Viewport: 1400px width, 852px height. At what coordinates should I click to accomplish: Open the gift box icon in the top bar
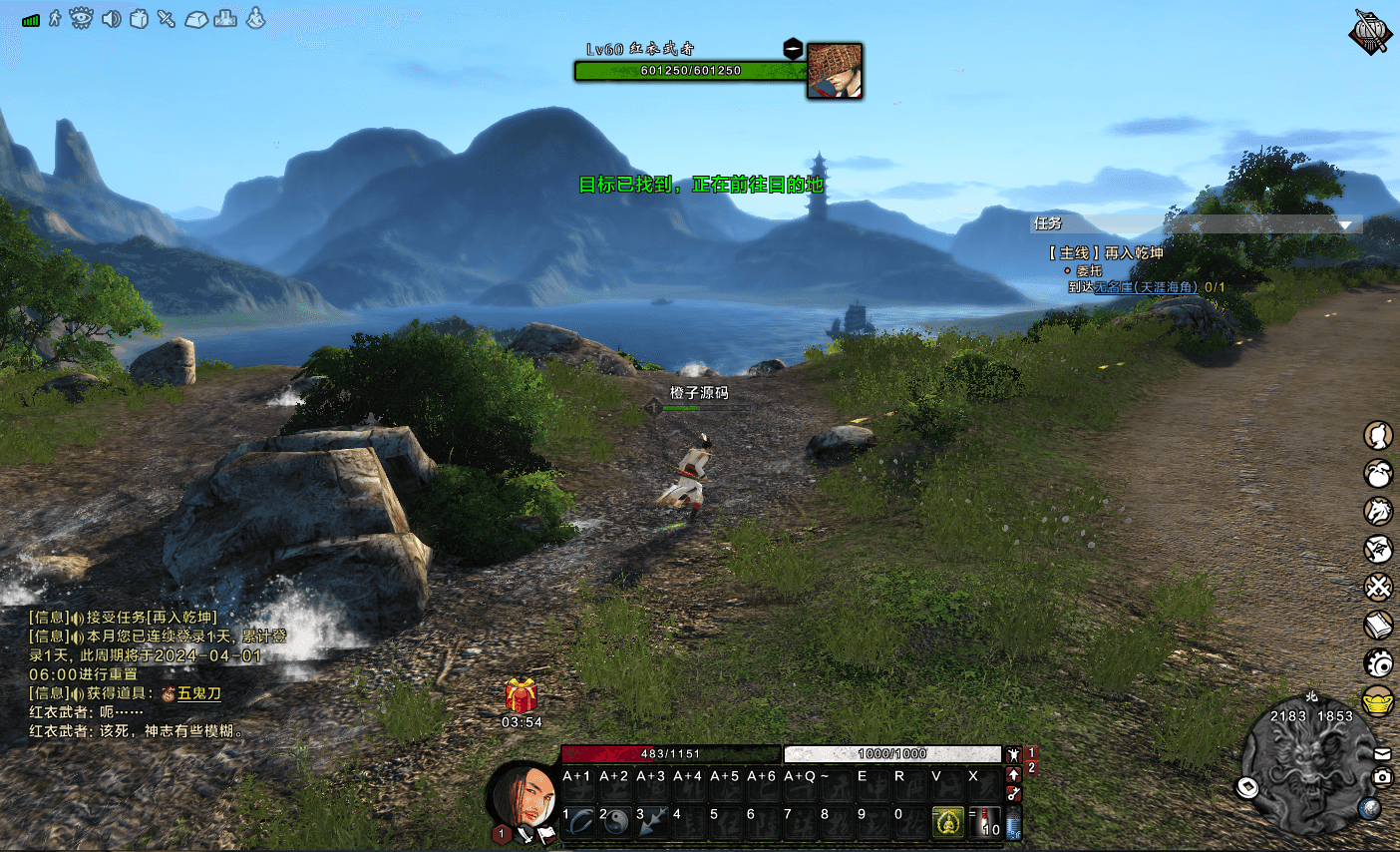(x=139, y=18)
